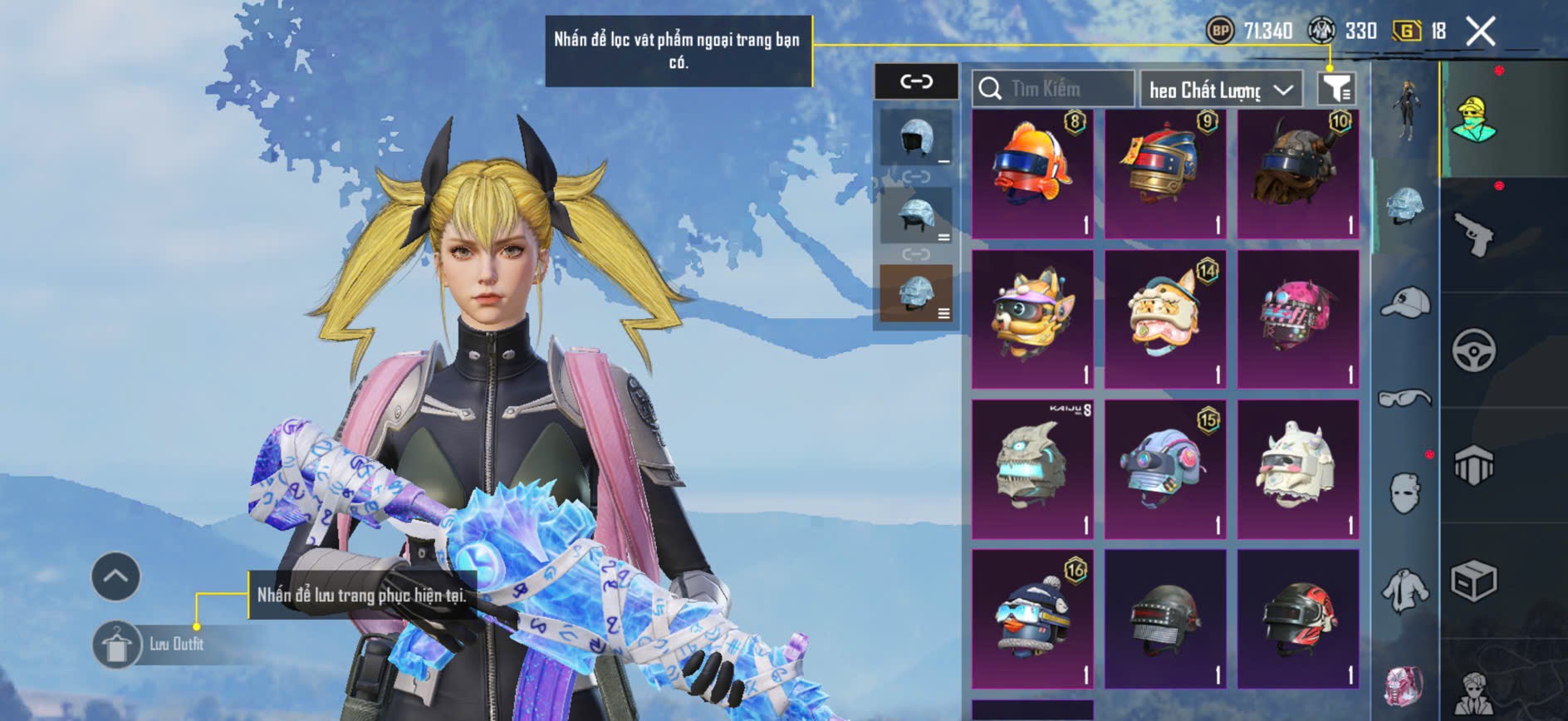The image size is (1568, 721).
Task: Select the orange fish helmet skin
Action: tap(1032, 173)
